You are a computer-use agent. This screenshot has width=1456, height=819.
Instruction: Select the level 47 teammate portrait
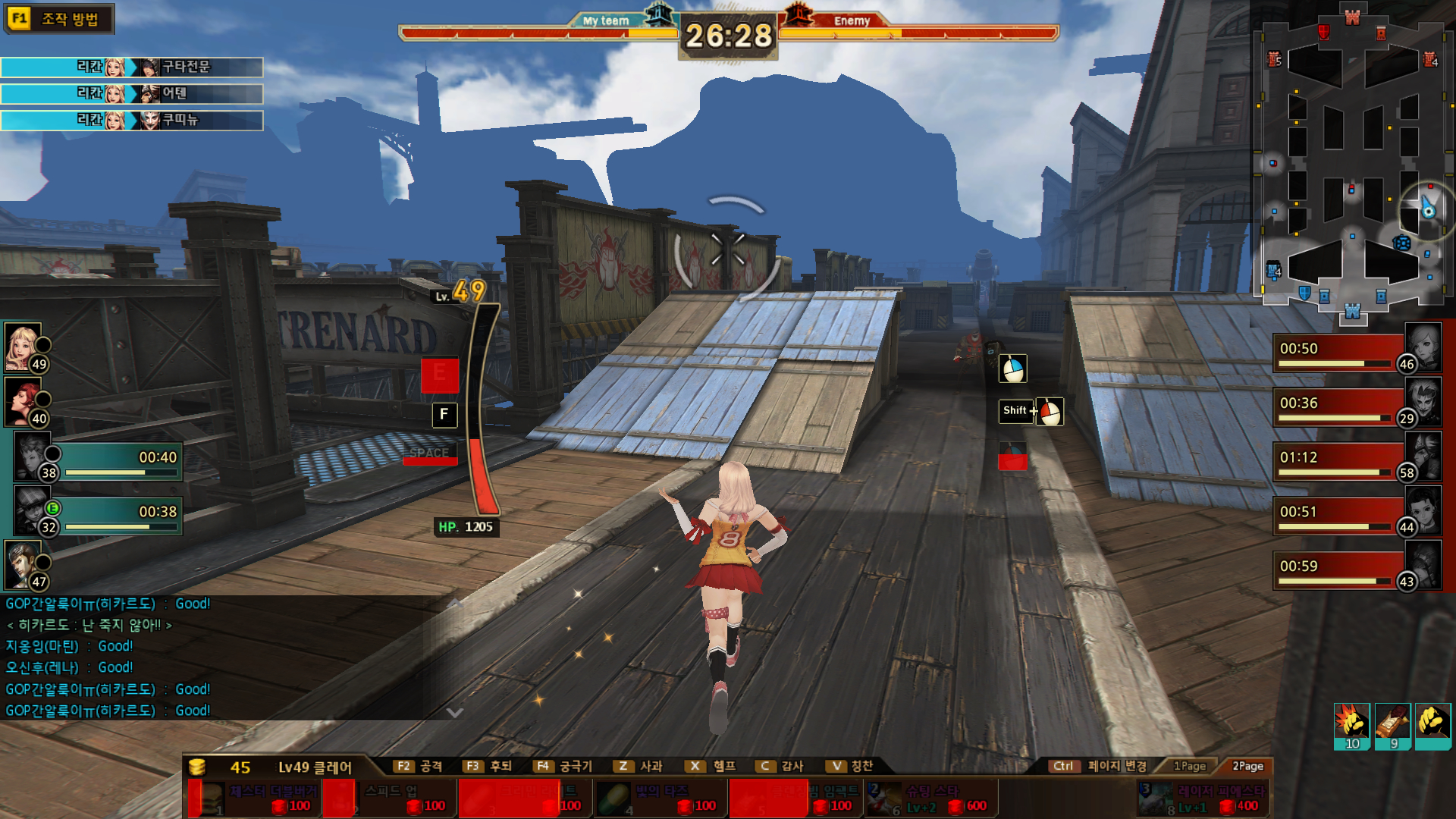pyautogui.click(x=23, y=564)
